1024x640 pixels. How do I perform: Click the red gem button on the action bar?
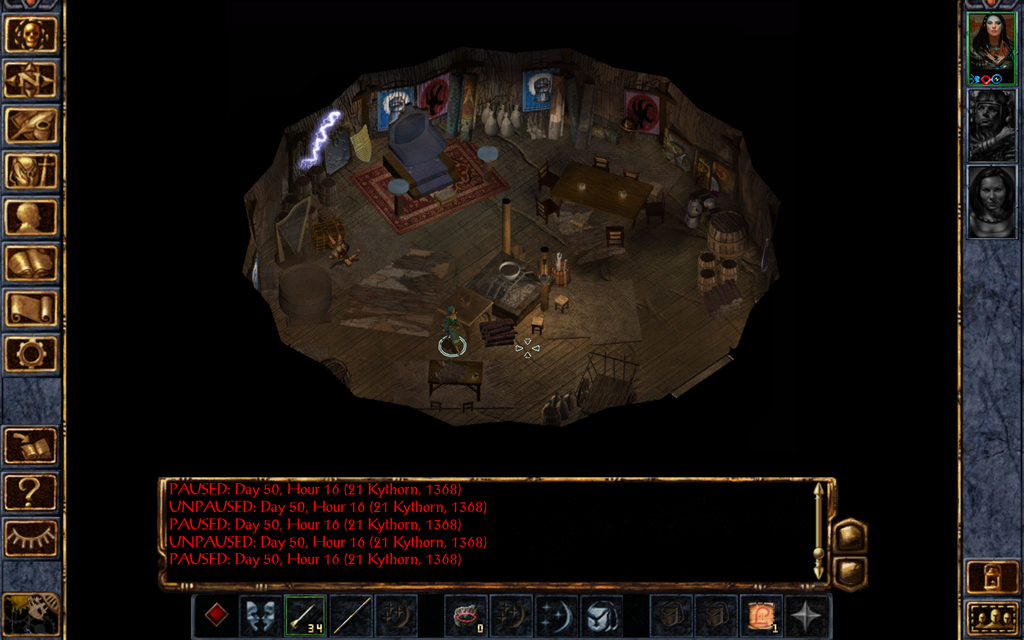coord(216,614)
